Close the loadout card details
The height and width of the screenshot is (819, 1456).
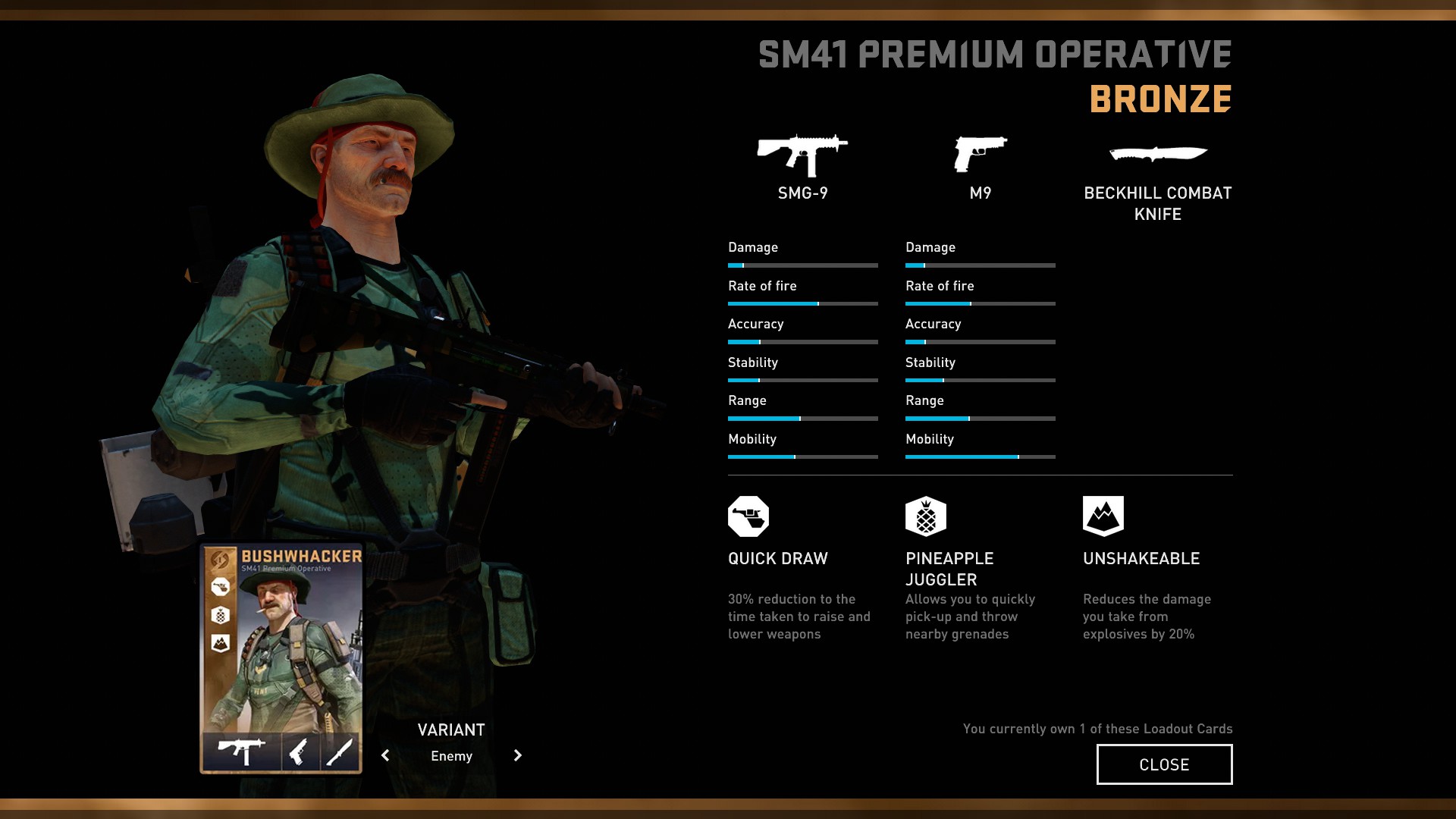tap(1164, 764)
